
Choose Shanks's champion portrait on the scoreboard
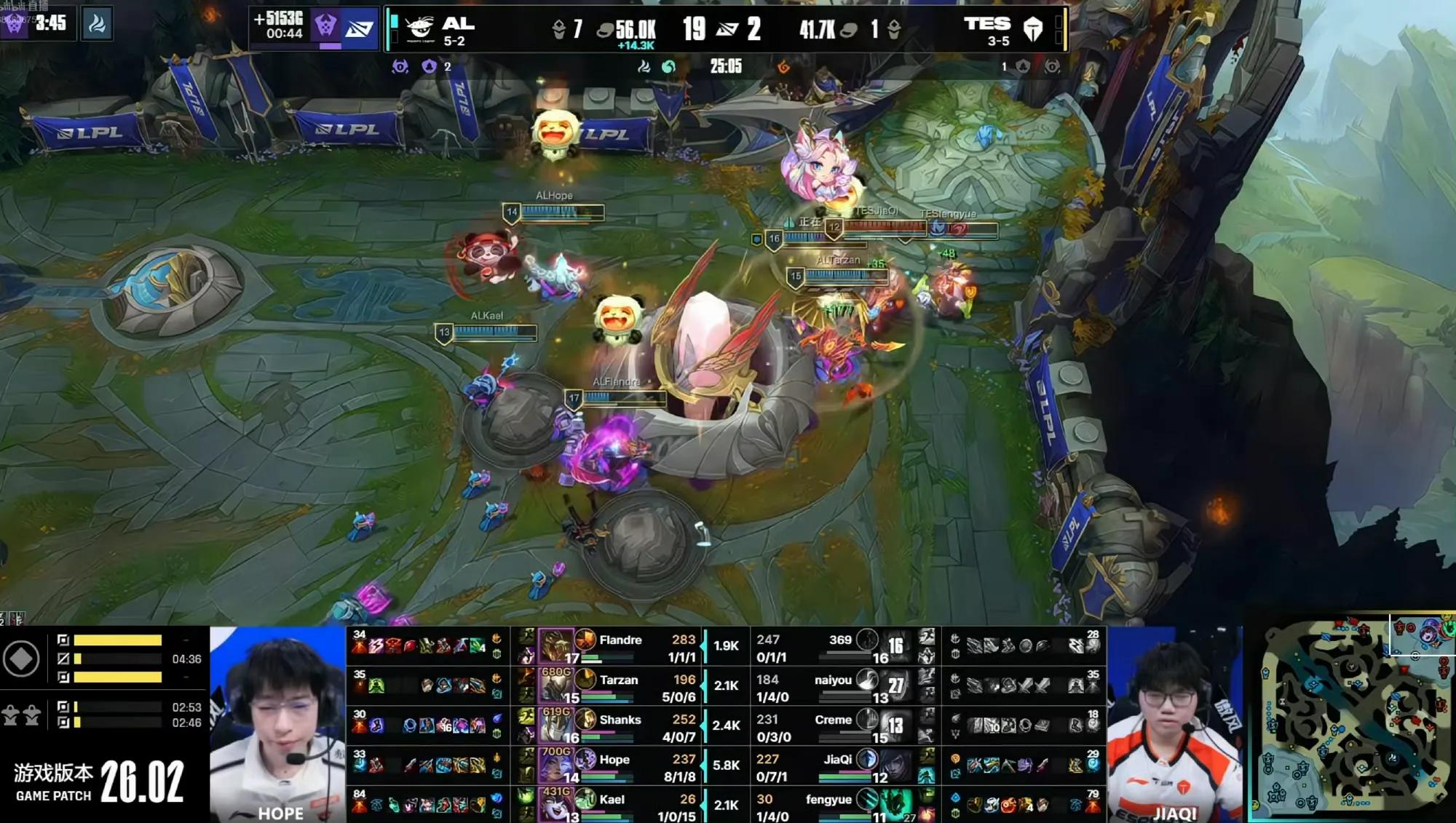click(555, 725)
